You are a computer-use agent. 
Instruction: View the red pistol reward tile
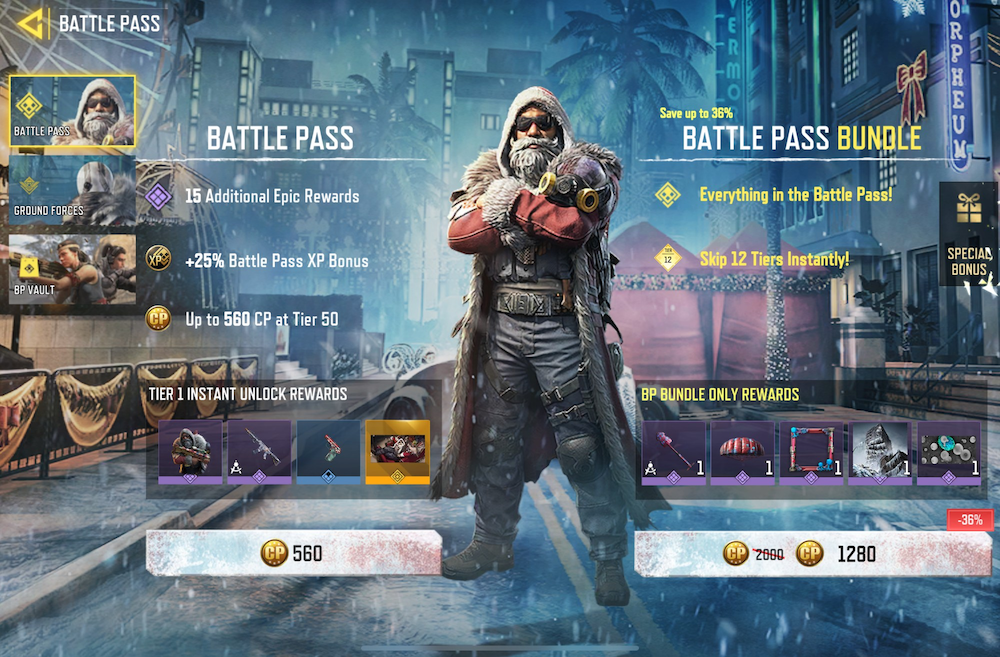pos(328,452)
